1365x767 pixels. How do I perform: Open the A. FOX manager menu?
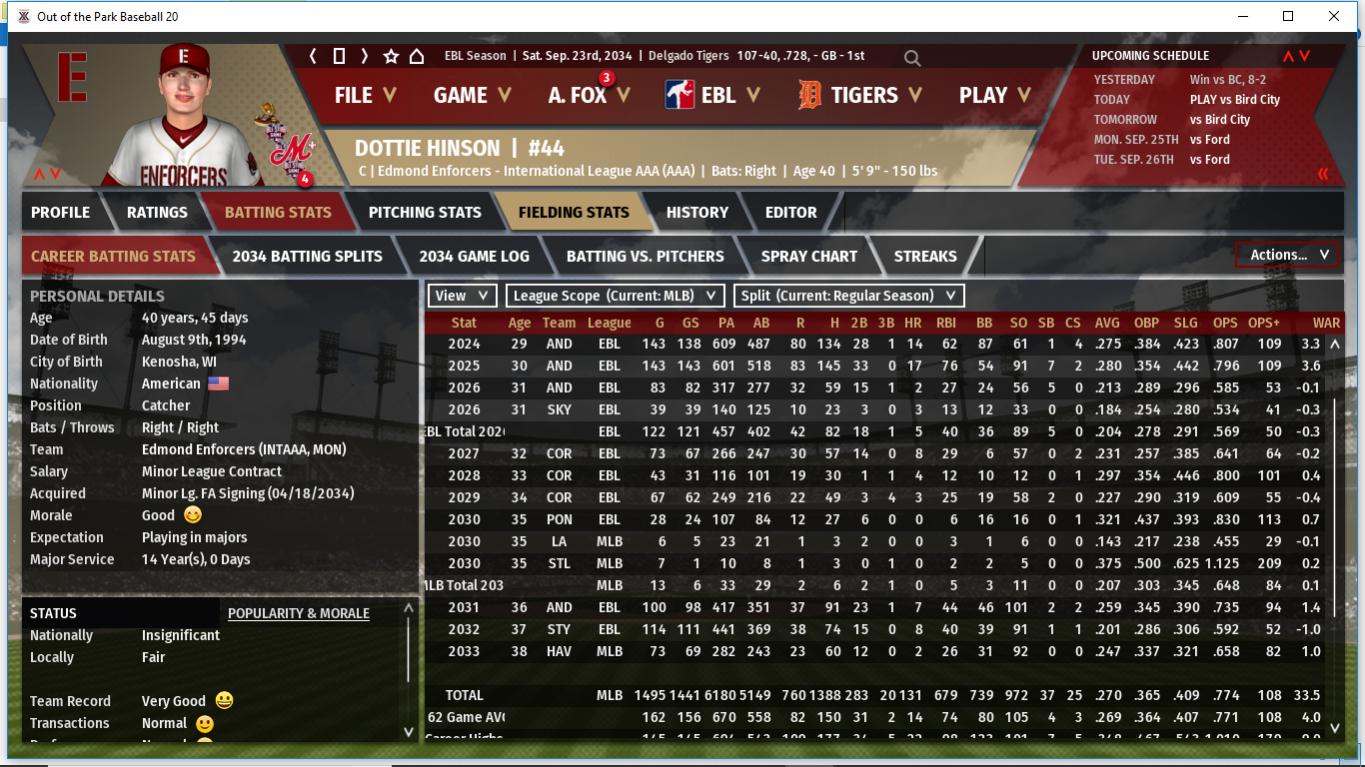pos(588,95)
